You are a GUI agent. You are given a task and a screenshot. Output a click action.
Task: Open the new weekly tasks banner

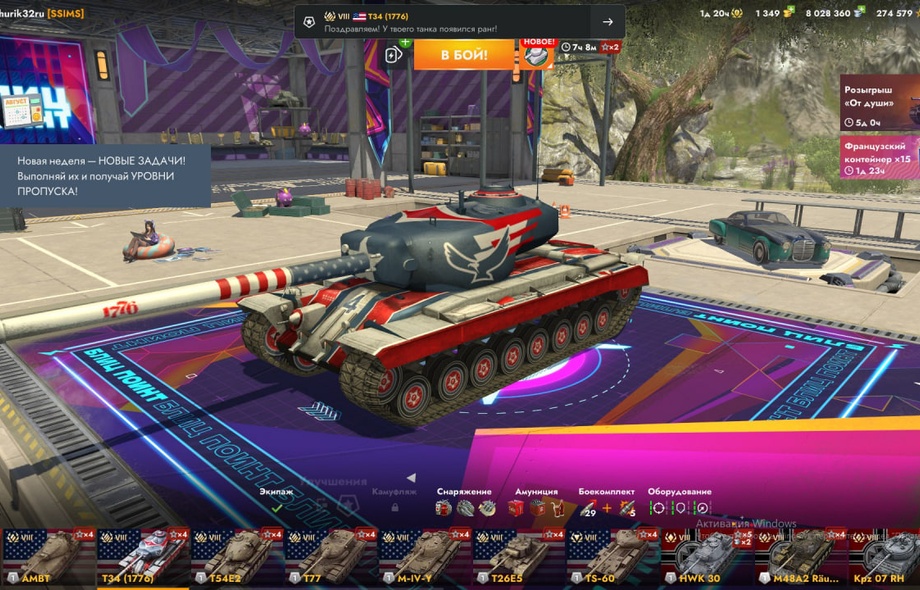click(x=105, y=174)
